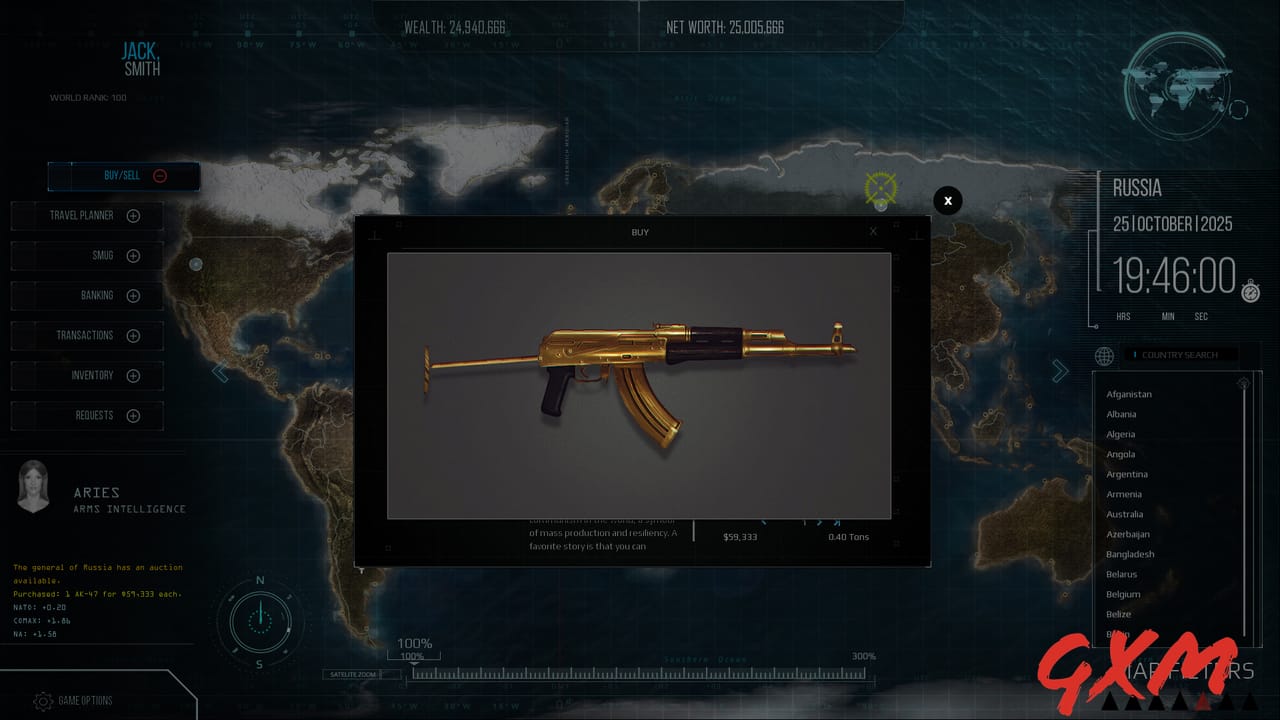Click the Buy header of the dialog

coord(640,231)
